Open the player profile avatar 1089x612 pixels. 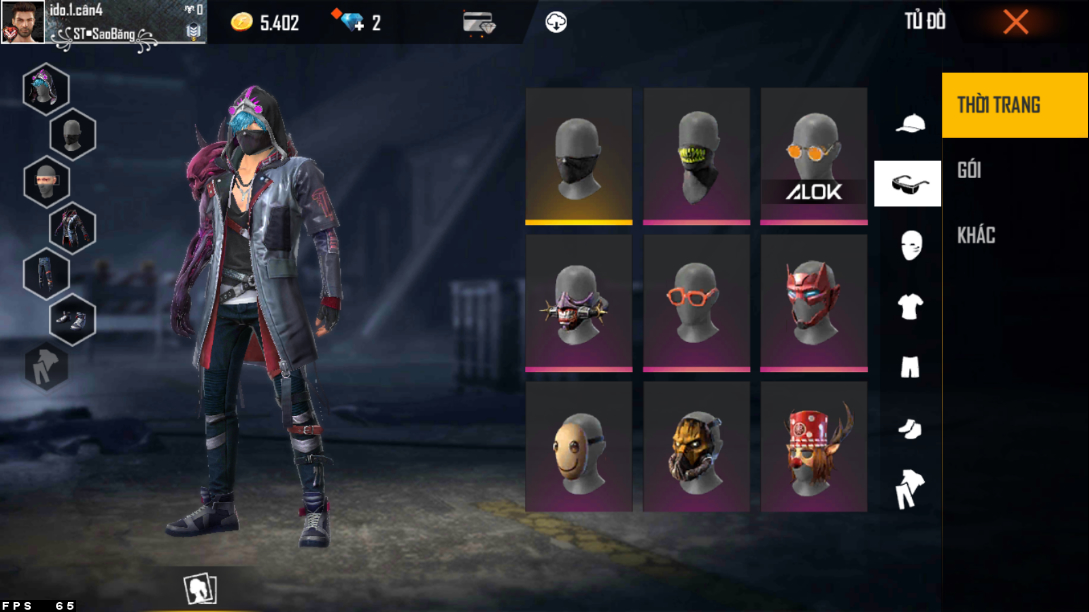tap(22, 22)
